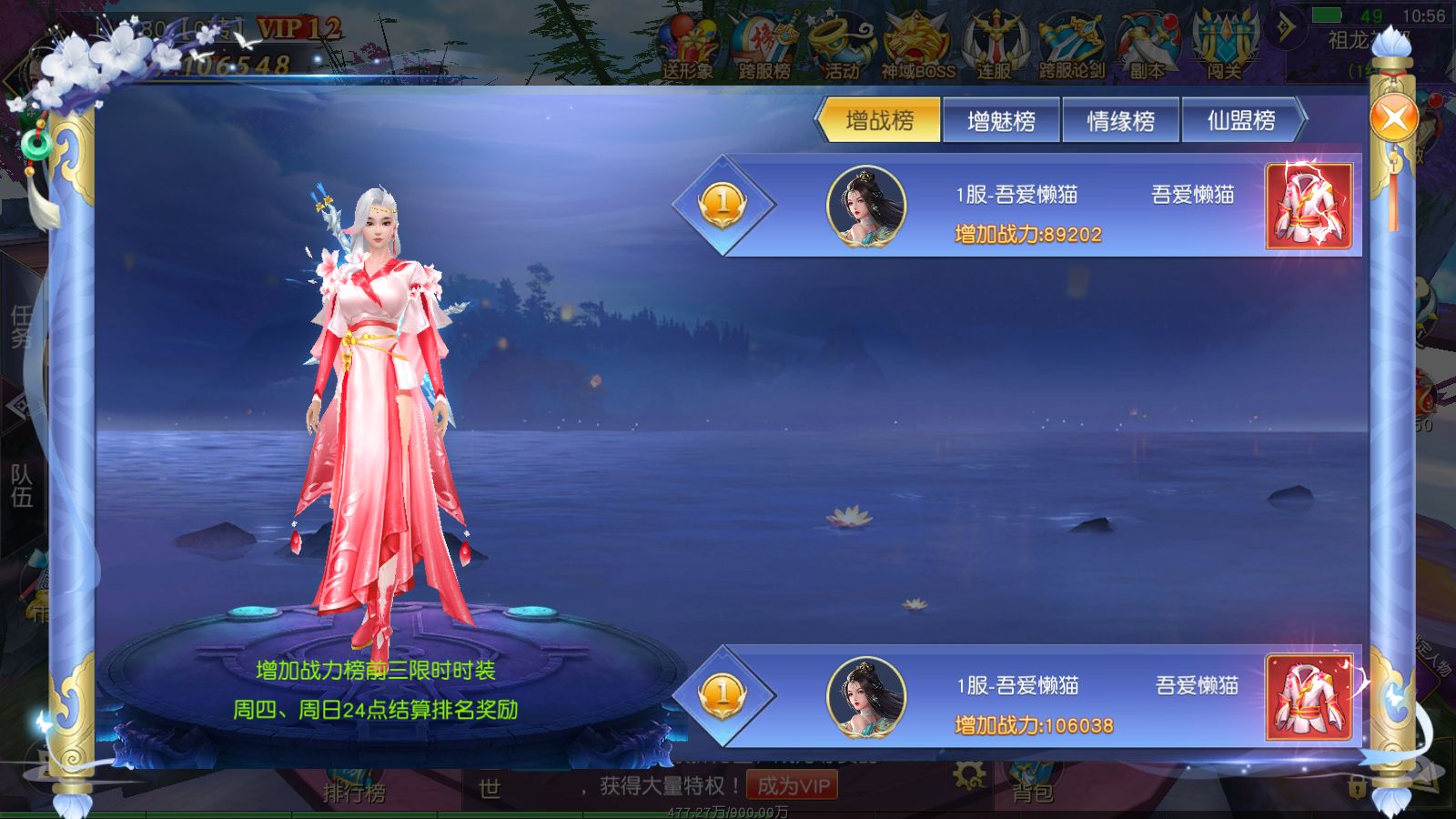Click the pink costume reward thumbnail
1456x819 pixels.
1309,207
